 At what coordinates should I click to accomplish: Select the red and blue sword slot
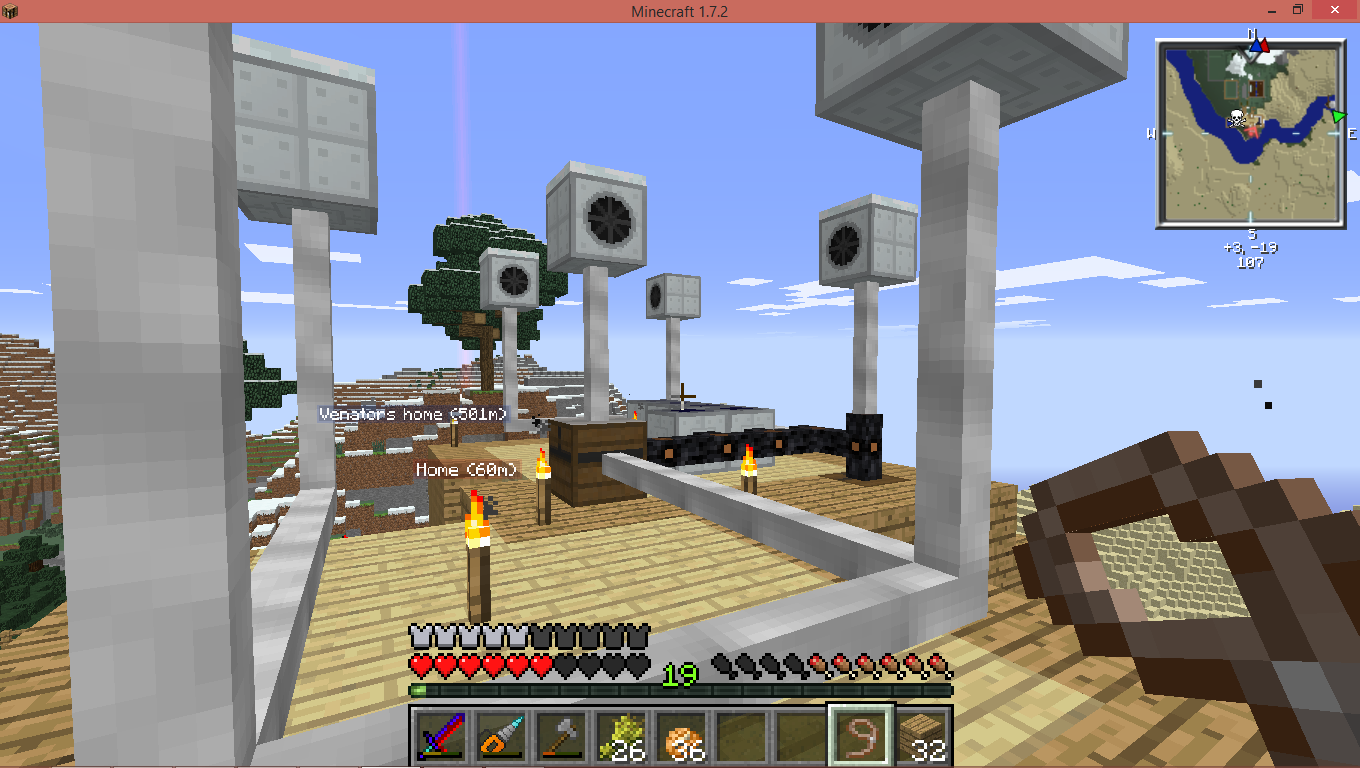[x=441, y=738]
